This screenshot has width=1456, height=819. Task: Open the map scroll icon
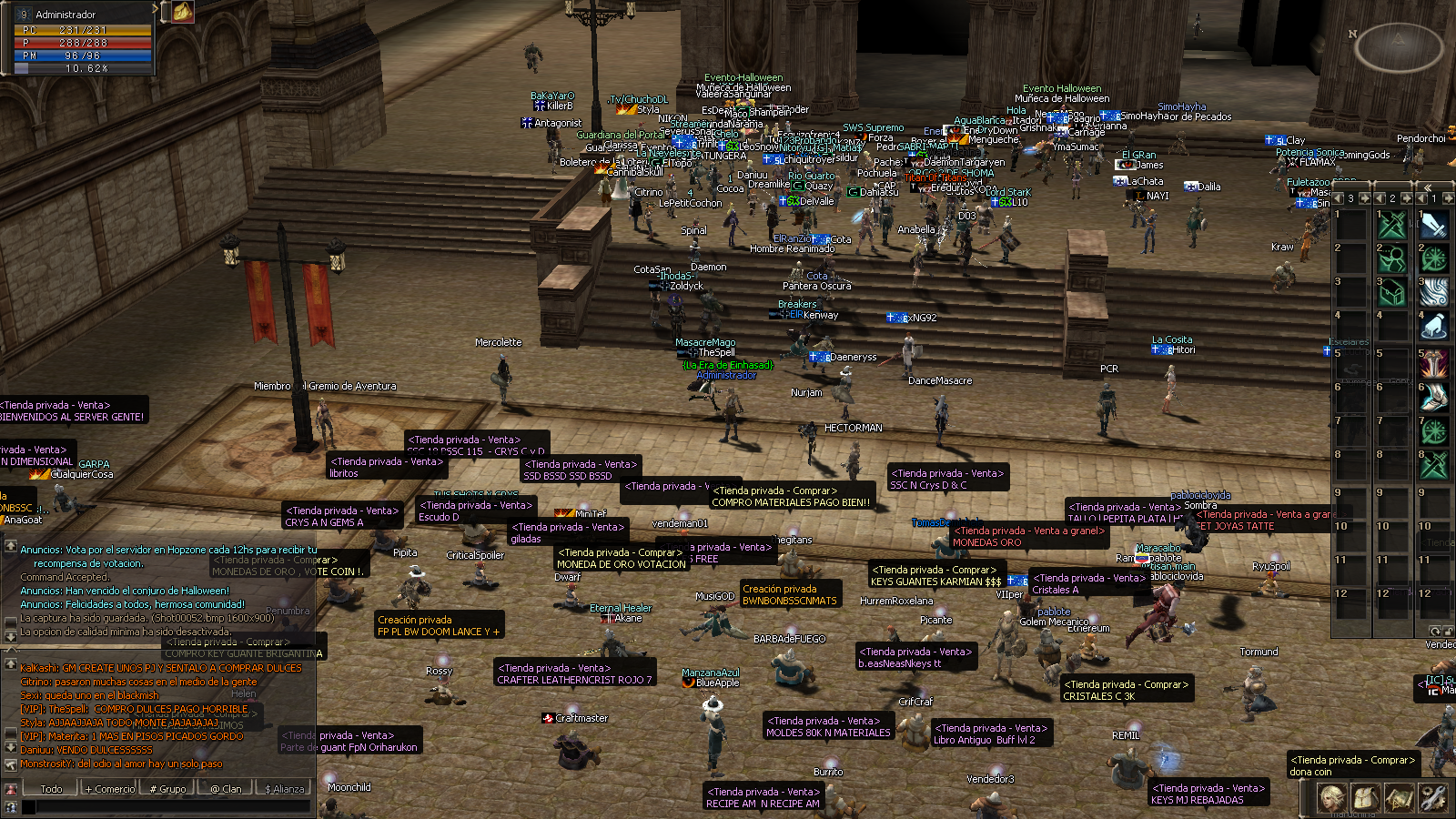pyautogui.click(x=1399, y=798)
